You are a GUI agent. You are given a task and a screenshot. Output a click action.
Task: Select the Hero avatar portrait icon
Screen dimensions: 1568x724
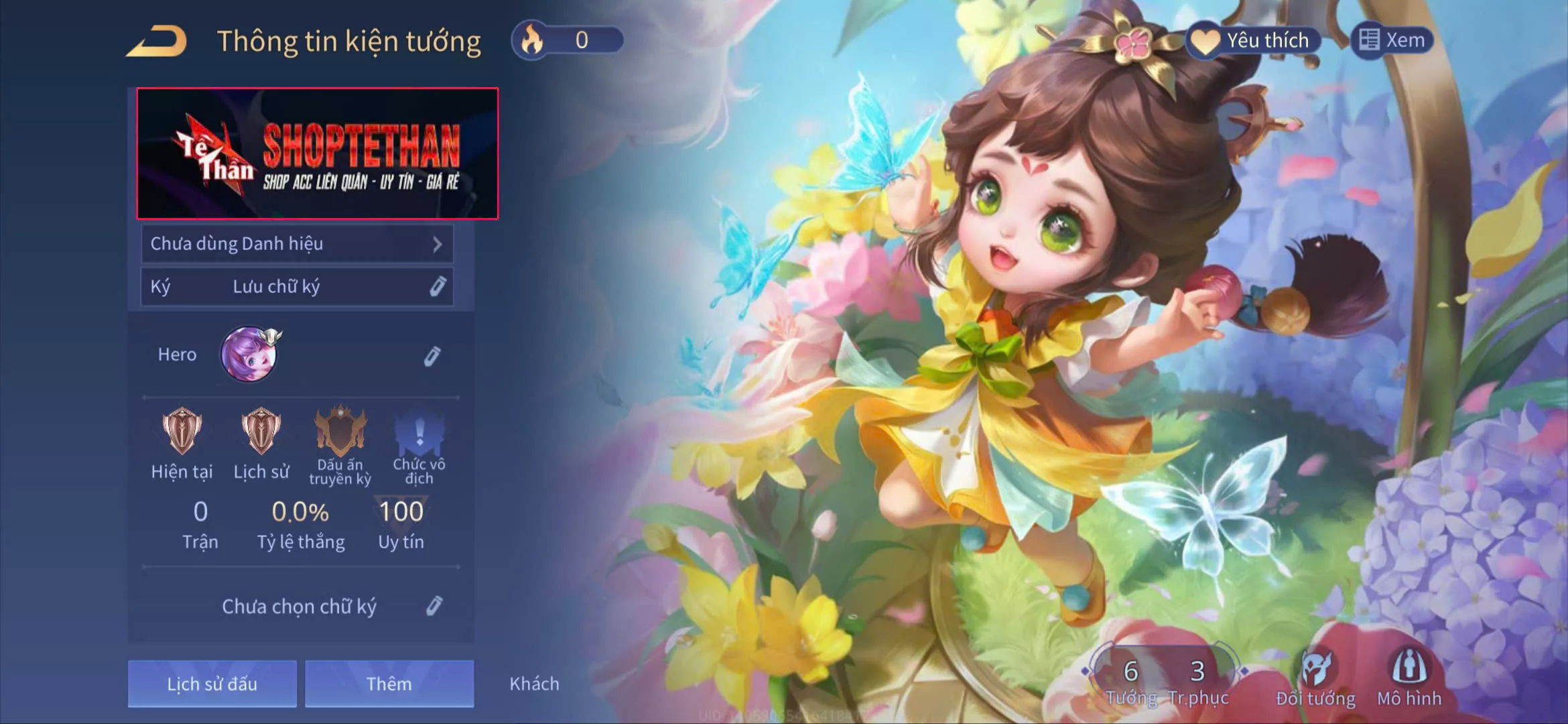coord(250,354)
